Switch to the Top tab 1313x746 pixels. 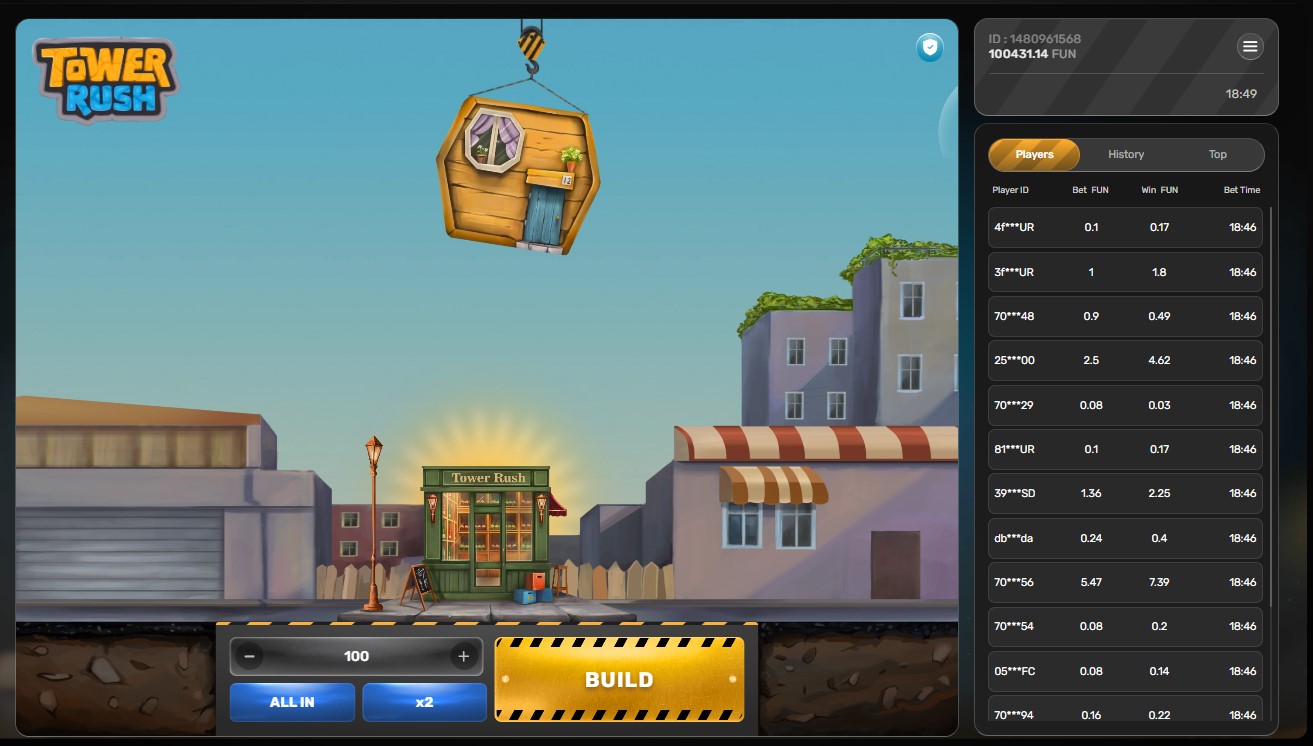pos(1217,155)
